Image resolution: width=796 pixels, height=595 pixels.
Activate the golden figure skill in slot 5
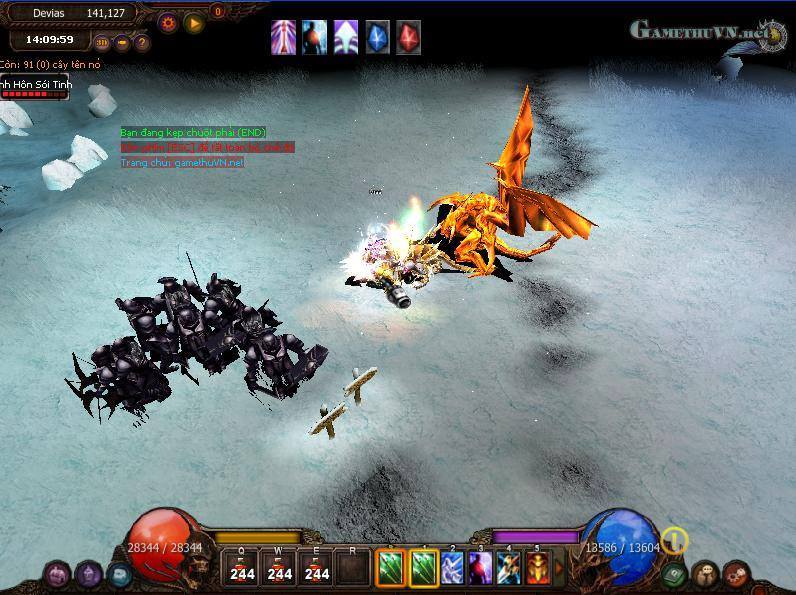(537, 567)
